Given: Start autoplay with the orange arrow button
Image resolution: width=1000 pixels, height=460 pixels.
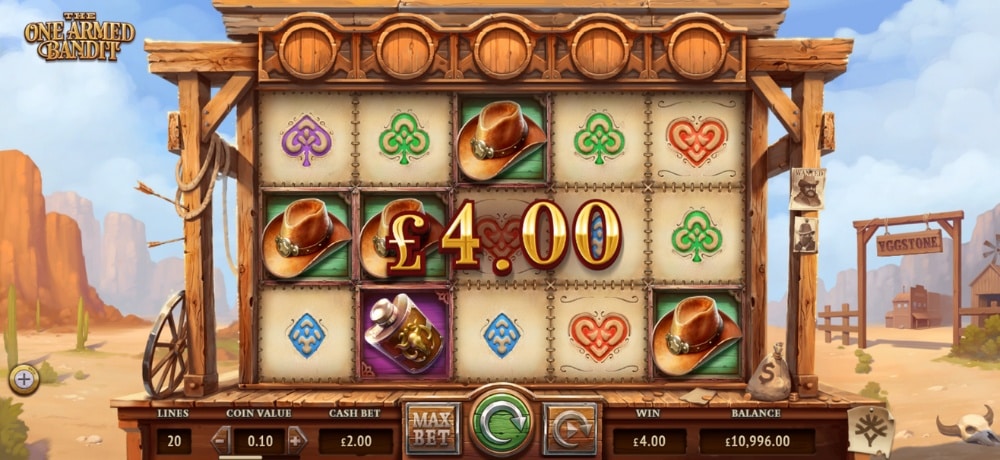Looking at the screenshot, I should pyautogui.click(x=570, y=428).
